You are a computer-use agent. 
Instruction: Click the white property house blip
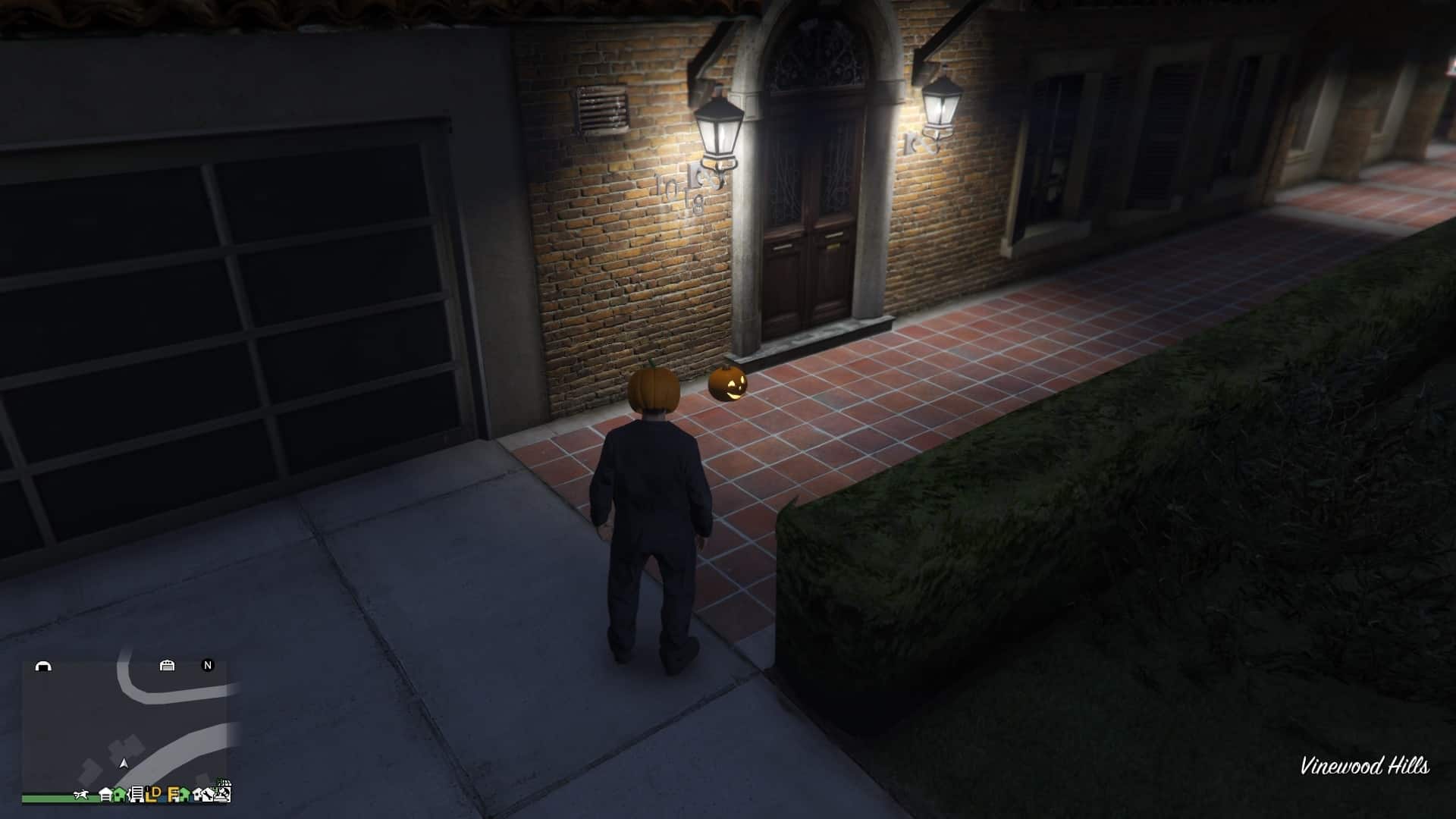[196, 795]
